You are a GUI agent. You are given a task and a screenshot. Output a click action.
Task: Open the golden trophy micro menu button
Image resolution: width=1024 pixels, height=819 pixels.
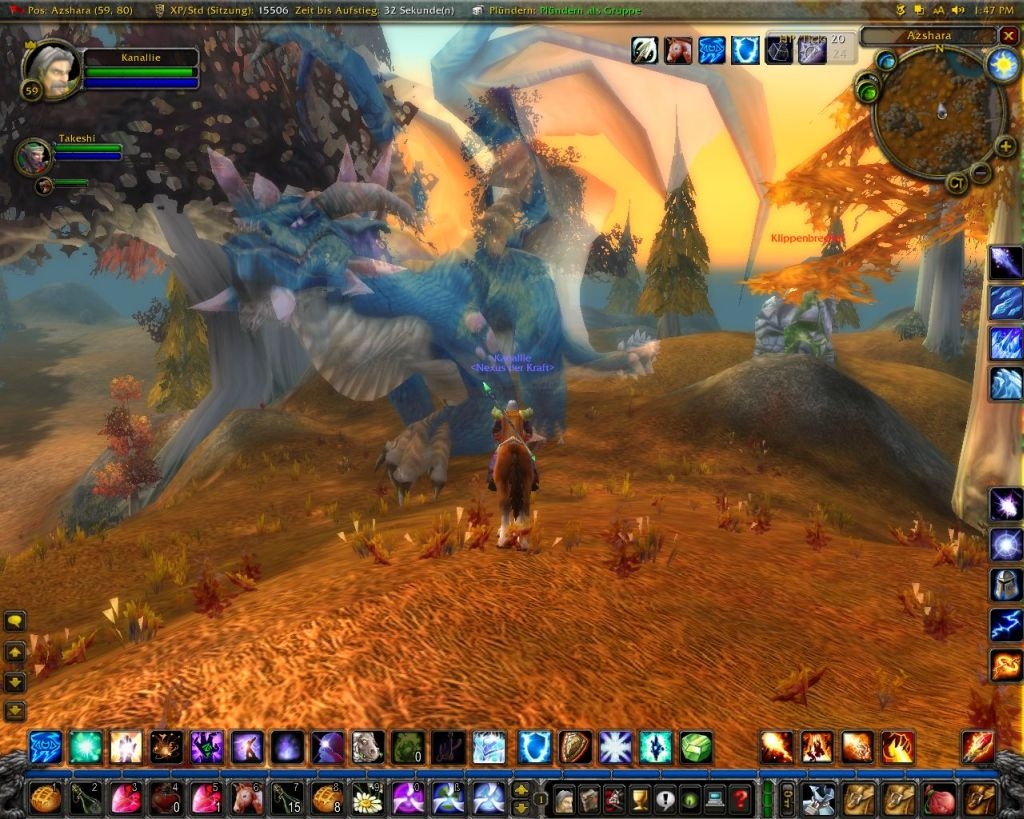click(x=640, y=799)
